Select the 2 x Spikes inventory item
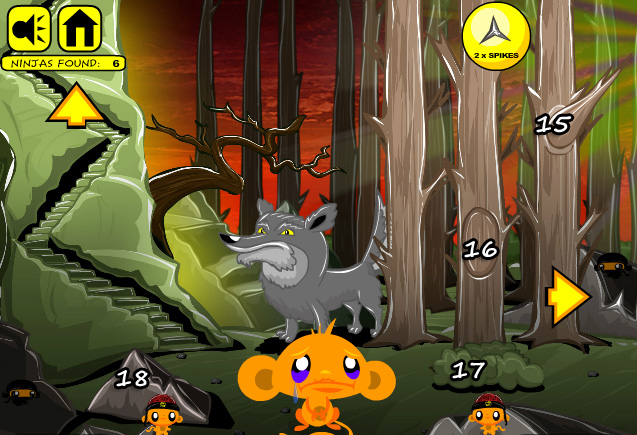 (495, 35)
